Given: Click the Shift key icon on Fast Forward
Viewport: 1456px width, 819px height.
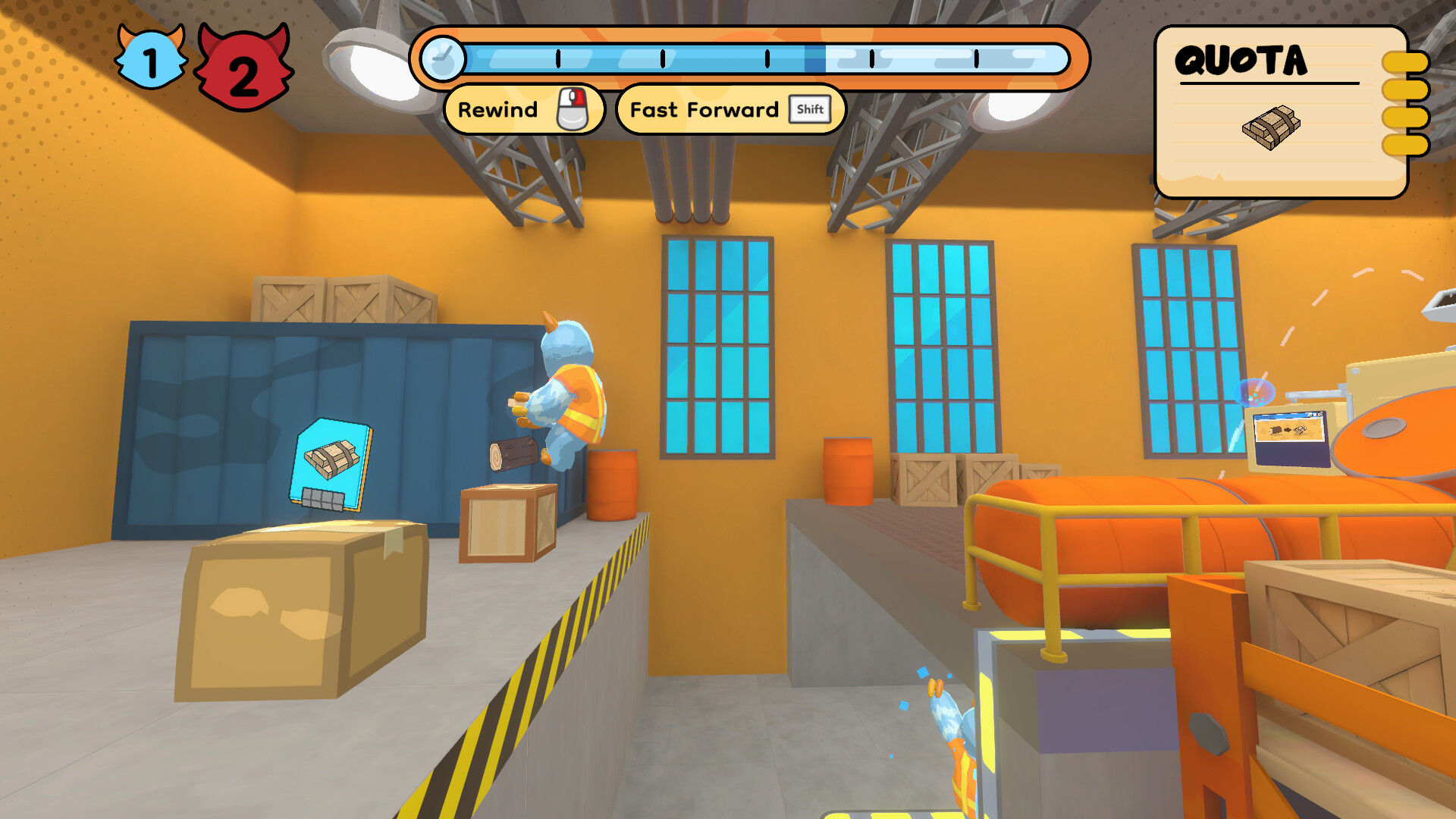Looking at the screenshot, I should coord(810,109).
